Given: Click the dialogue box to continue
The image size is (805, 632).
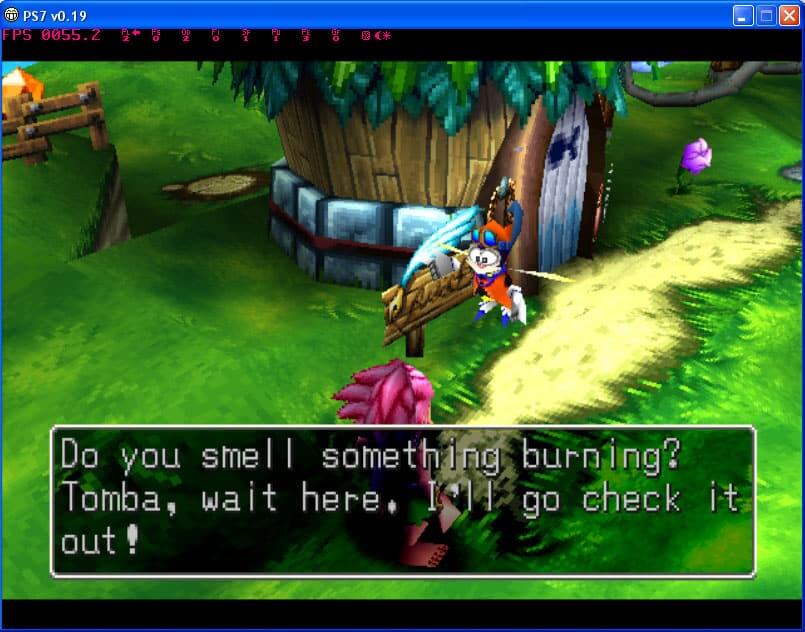Looking at the screenshot, I should point(402,501).
